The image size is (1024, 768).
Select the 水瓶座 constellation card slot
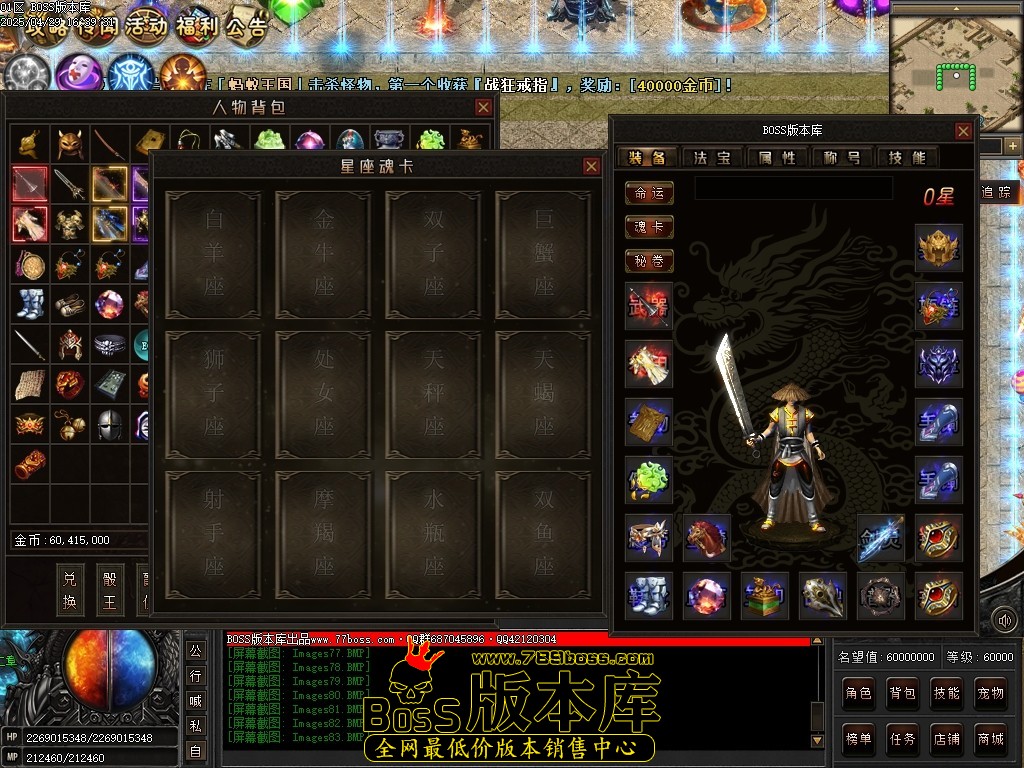[433, 532]
